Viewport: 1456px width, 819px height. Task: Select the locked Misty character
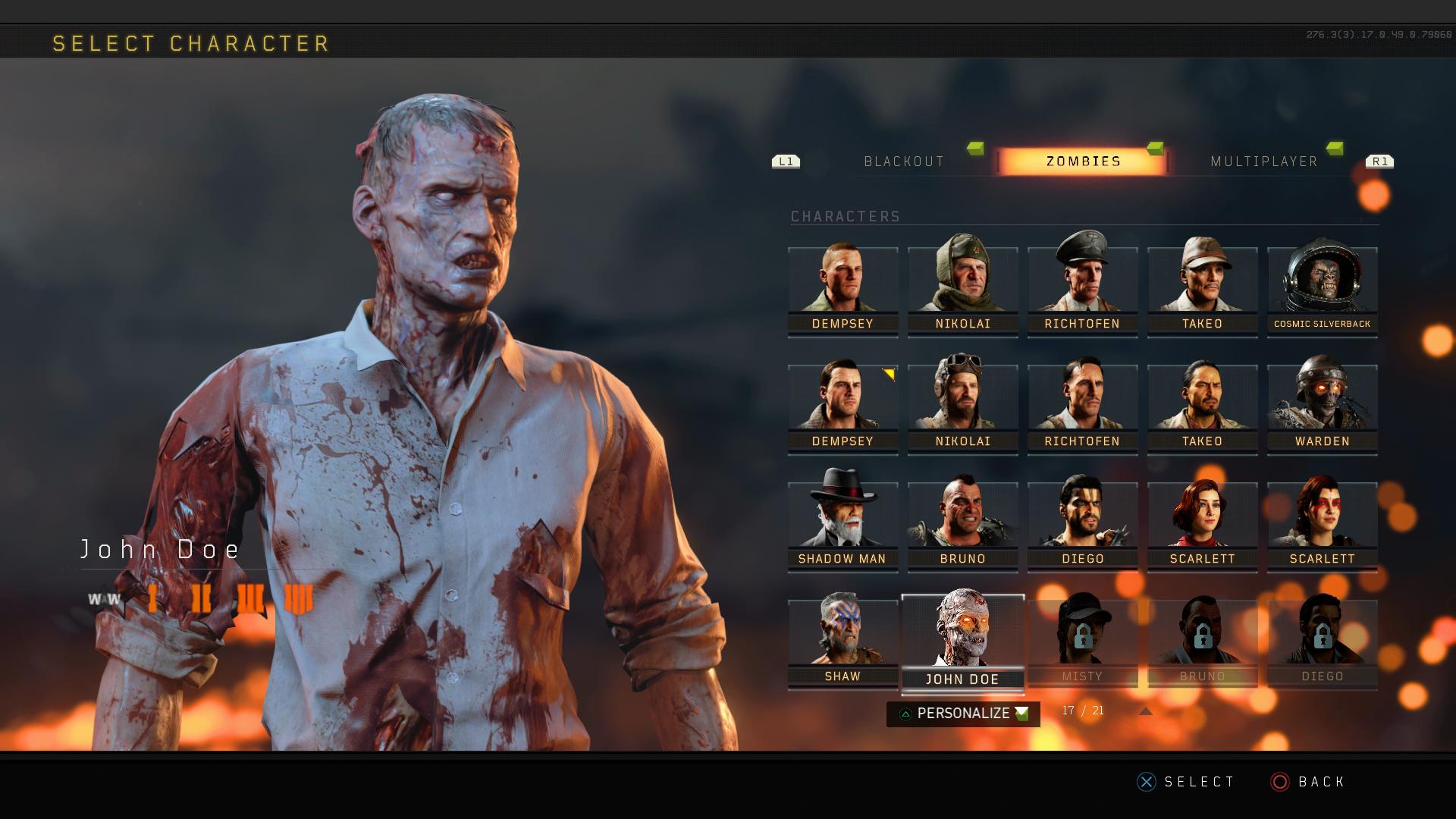[x=1082, y=641]
